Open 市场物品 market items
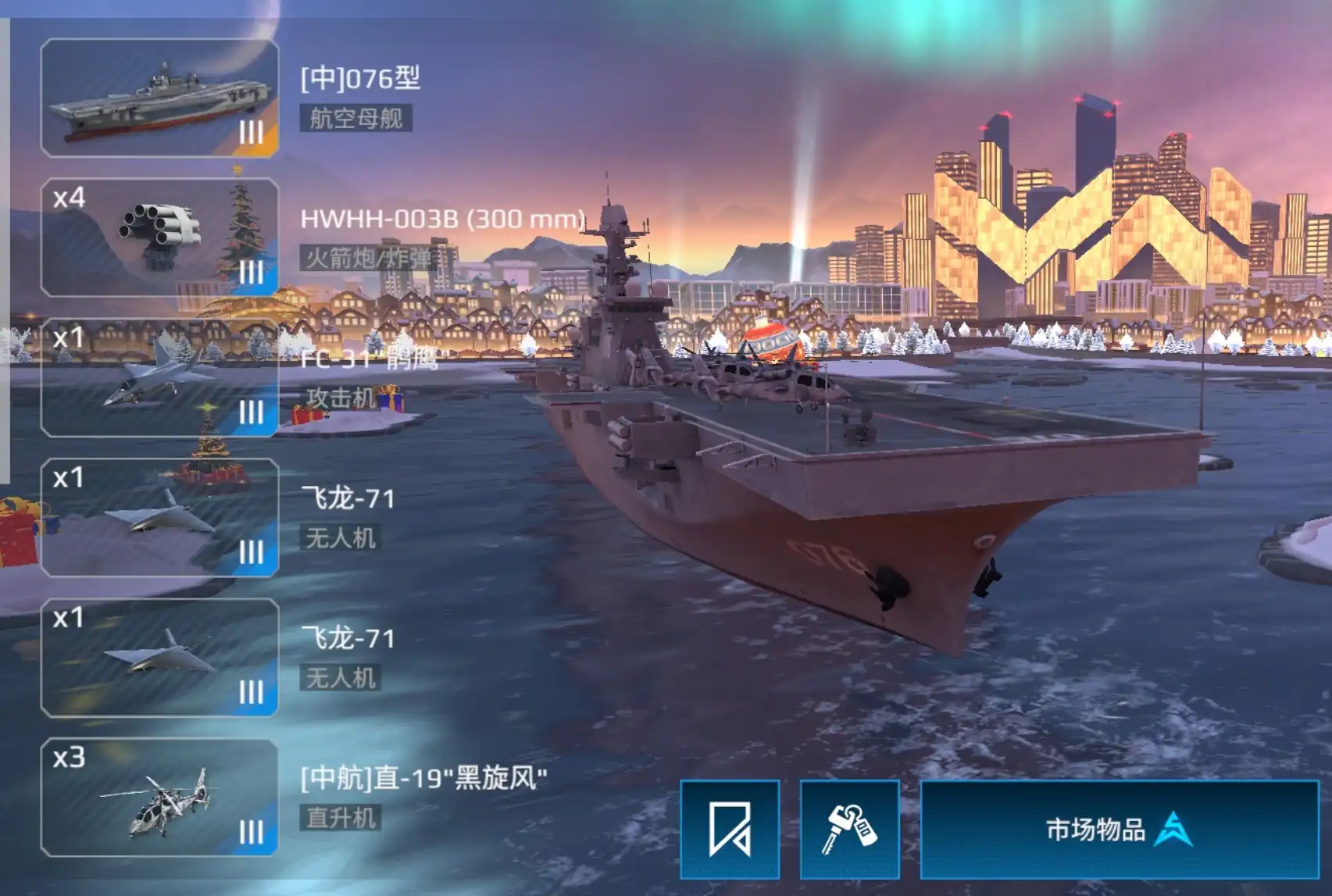 click(x=1119, y=829)
